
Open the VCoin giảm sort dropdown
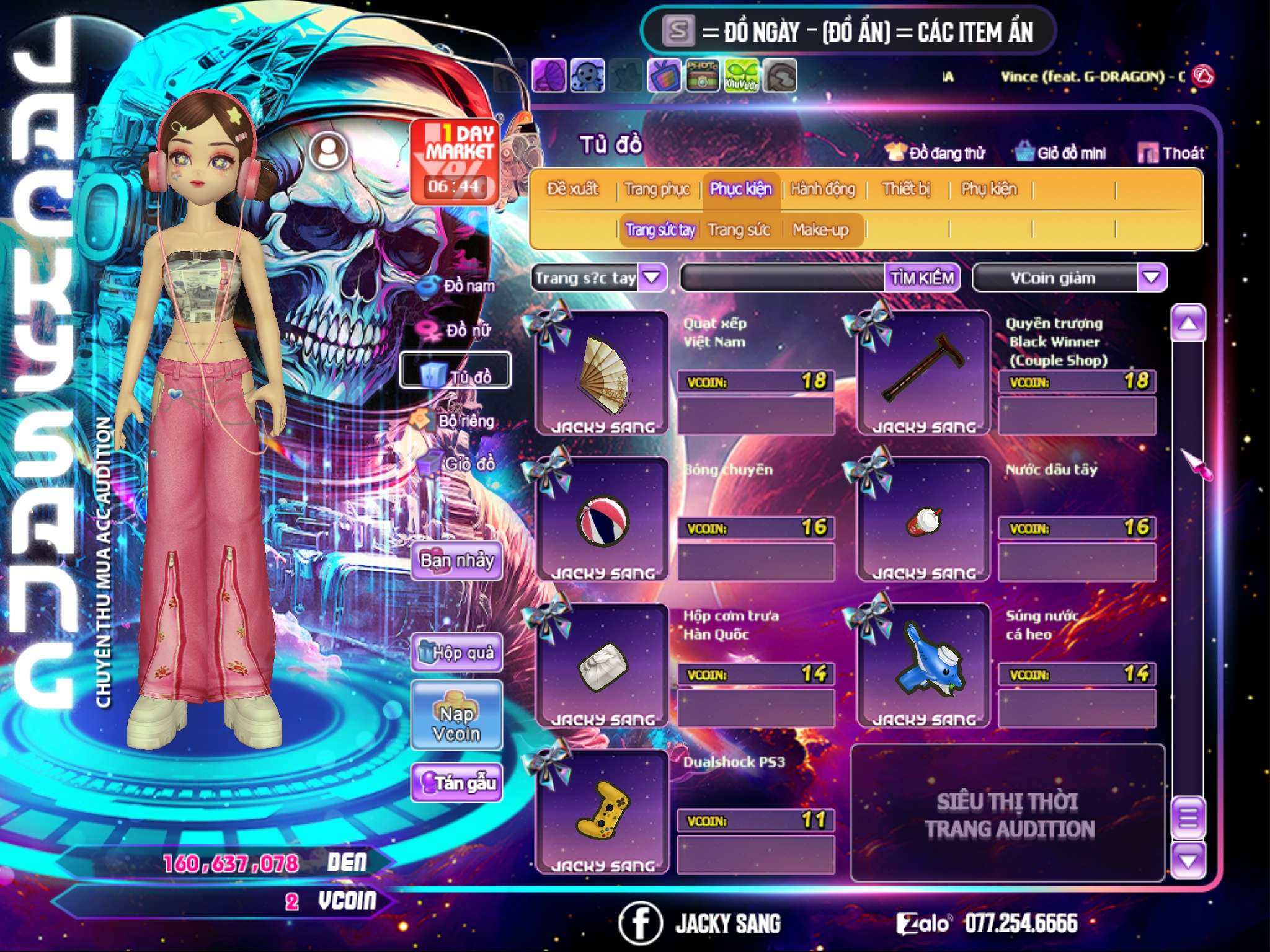[x=1151, y=278]
